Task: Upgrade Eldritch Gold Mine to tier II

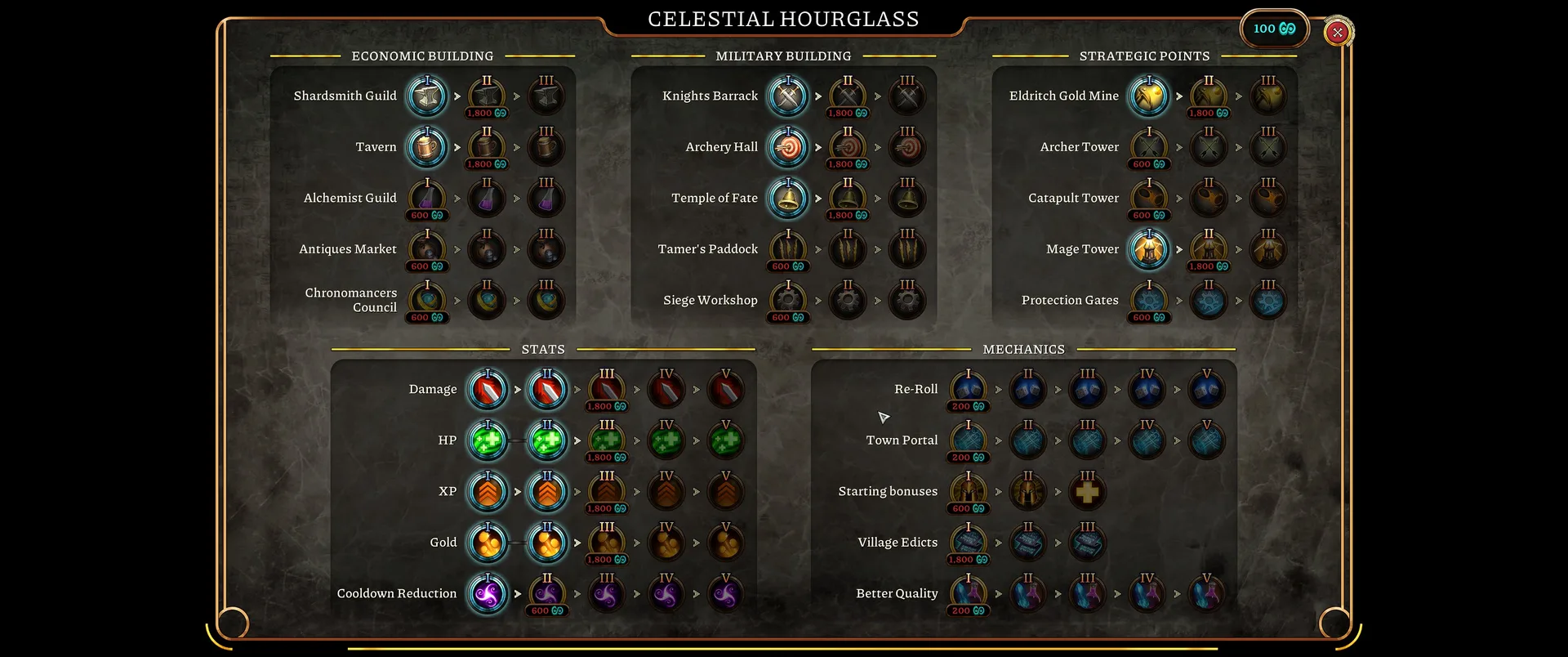Action: click(1209, 96)
